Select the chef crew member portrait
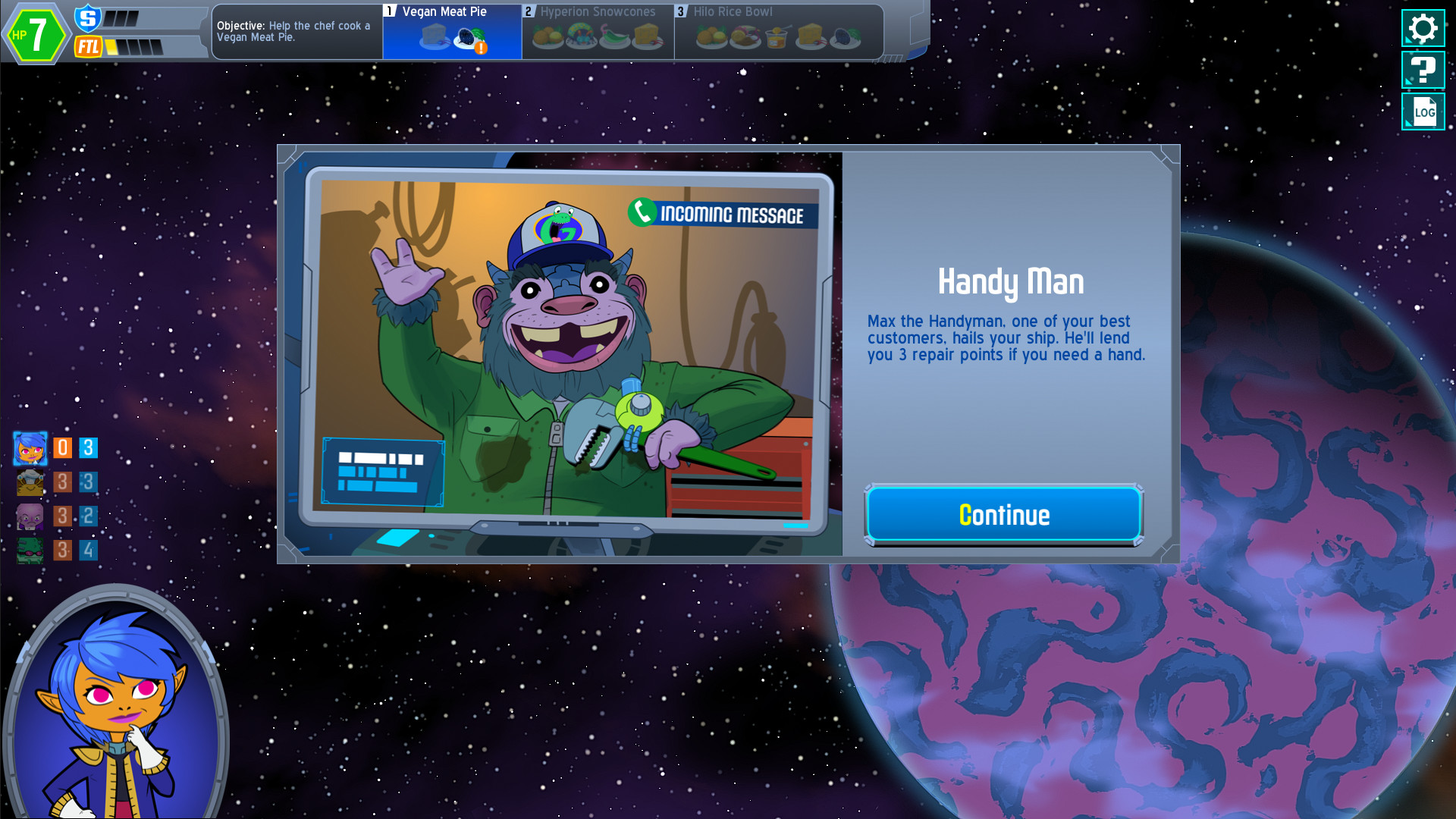 (x=30, y=482)
